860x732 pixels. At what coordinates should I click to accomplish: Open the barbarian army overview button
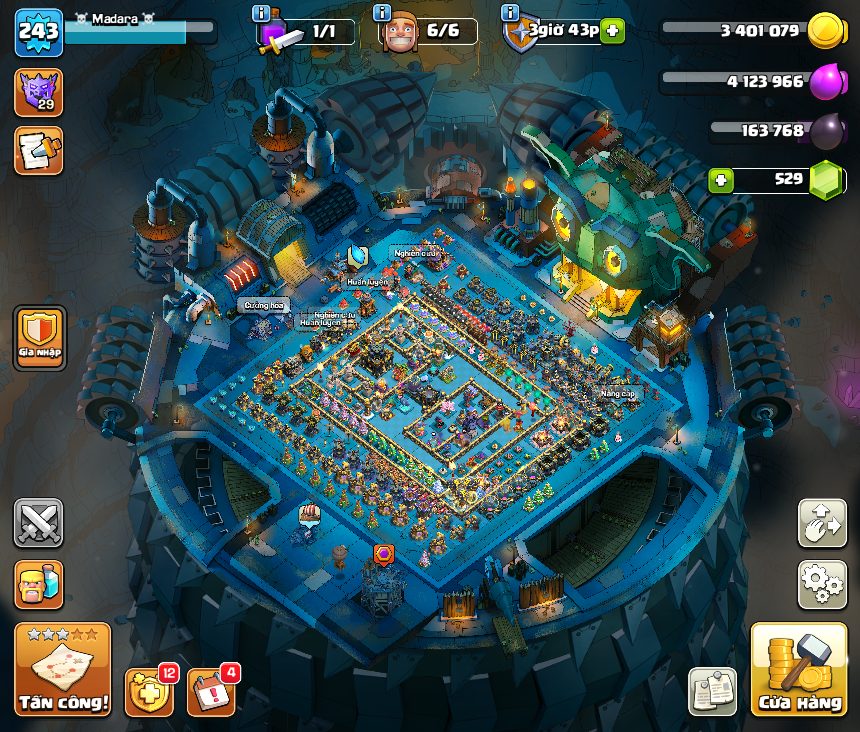[x=38, y=584]
